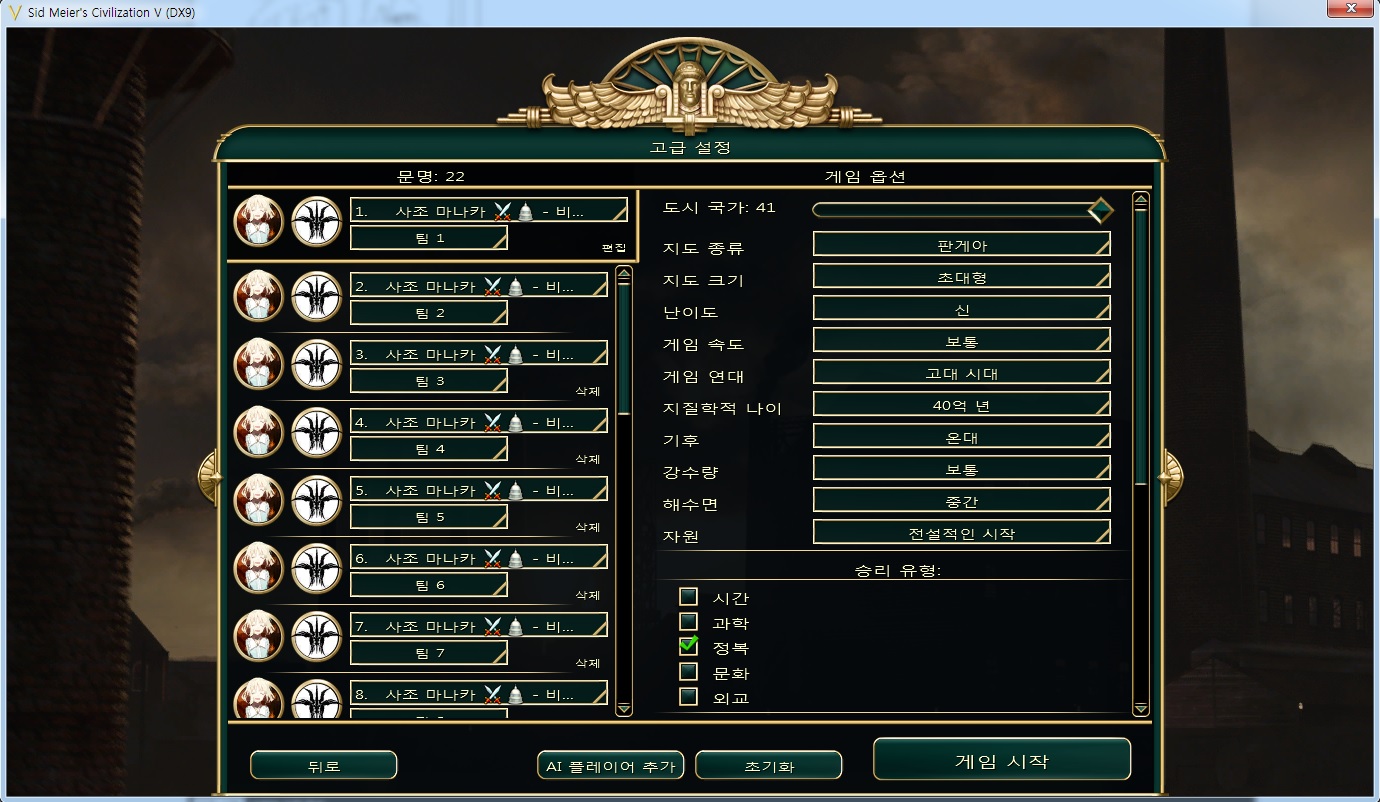Screen dimensions: 1380x802
Task: Open the 지질학적 나이 dropdown showing 40억 년
Action: (x=961, y=405)
